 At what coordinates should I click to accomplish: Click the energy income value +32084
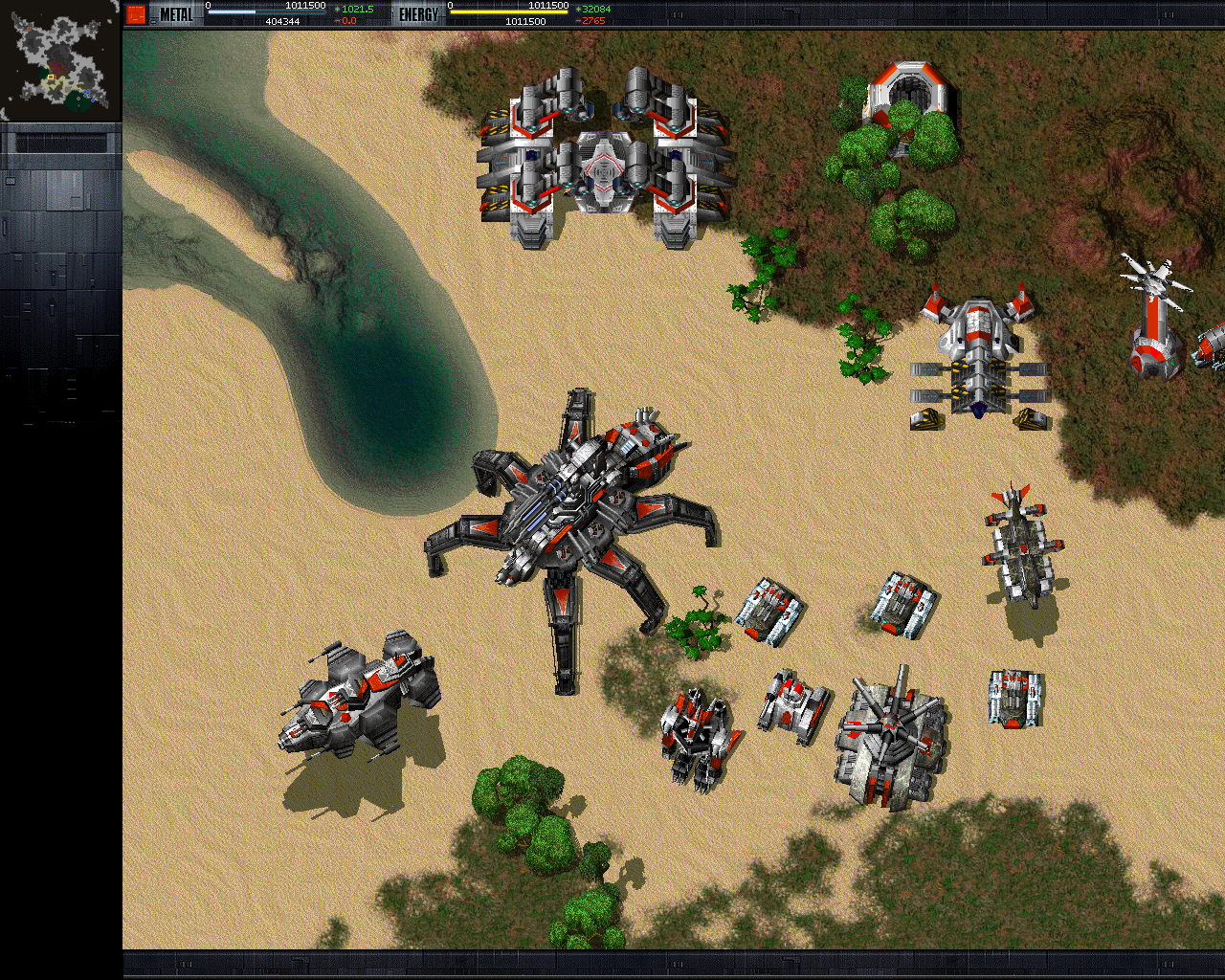(x=591, y=9)
